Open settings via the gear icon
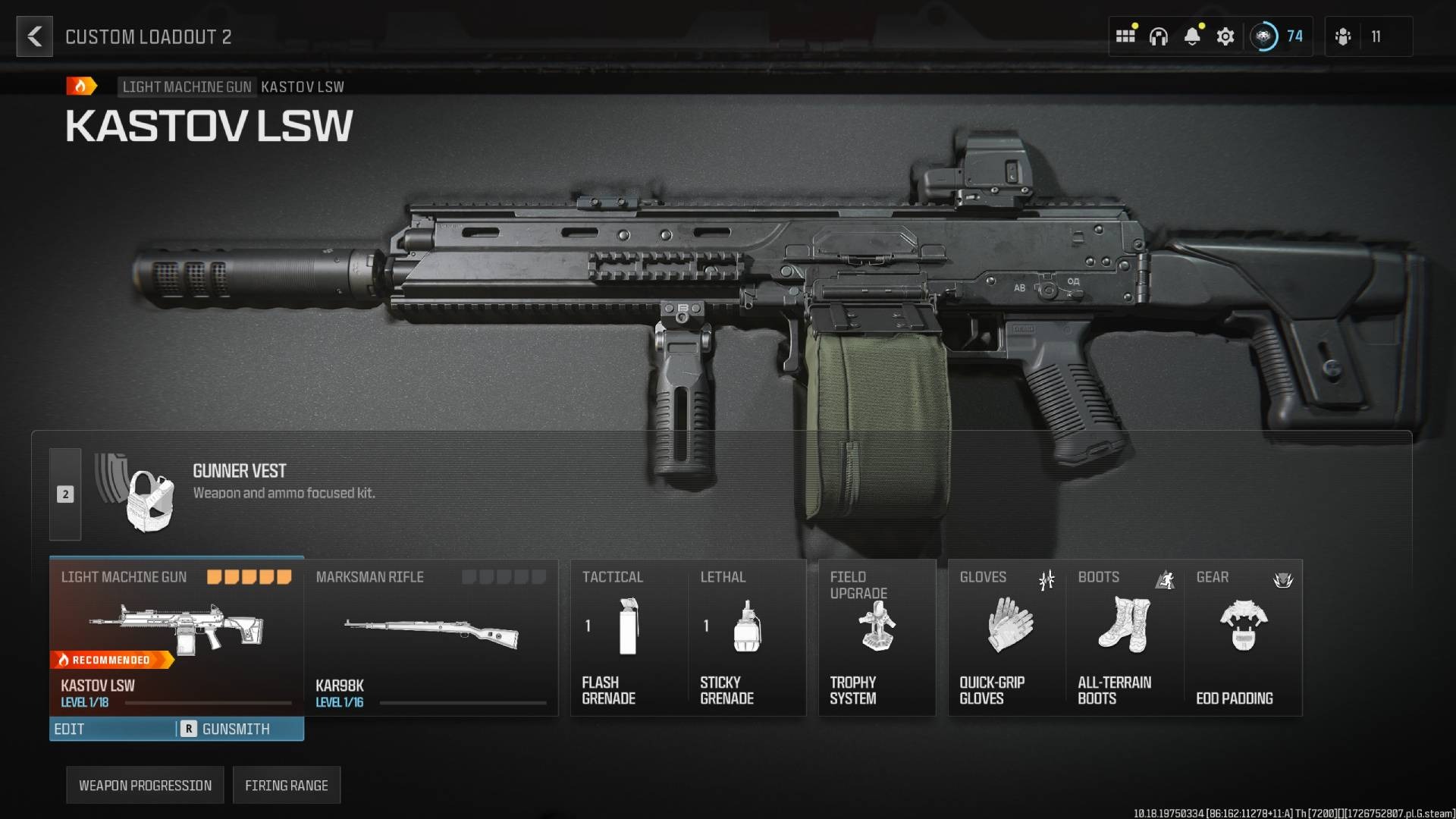Screen dimensions: 1456x819 pos(1225,36)
